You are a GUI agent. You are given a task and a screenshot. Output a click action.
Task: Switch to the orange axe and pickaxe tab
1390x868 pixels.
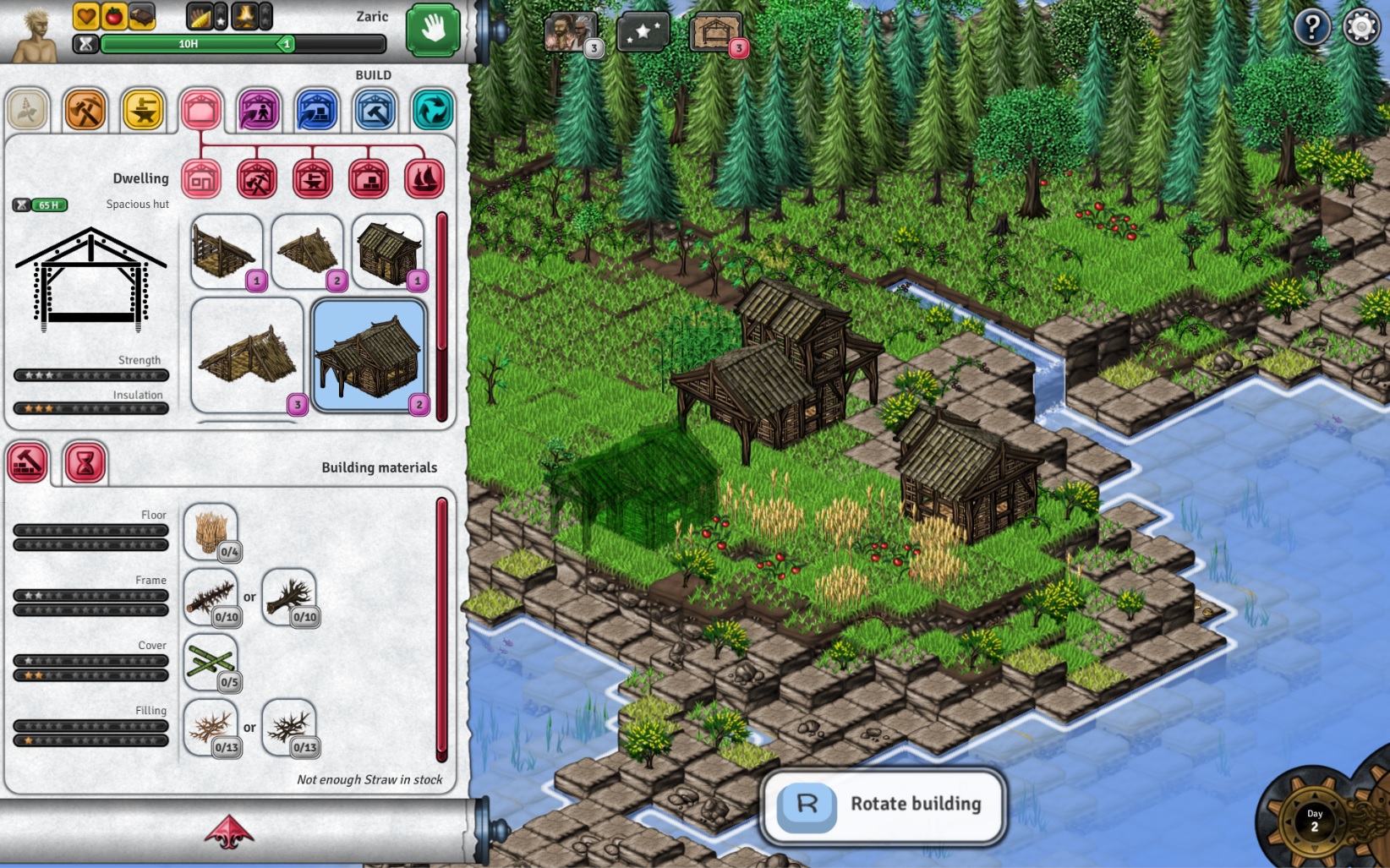coord(85,111)
